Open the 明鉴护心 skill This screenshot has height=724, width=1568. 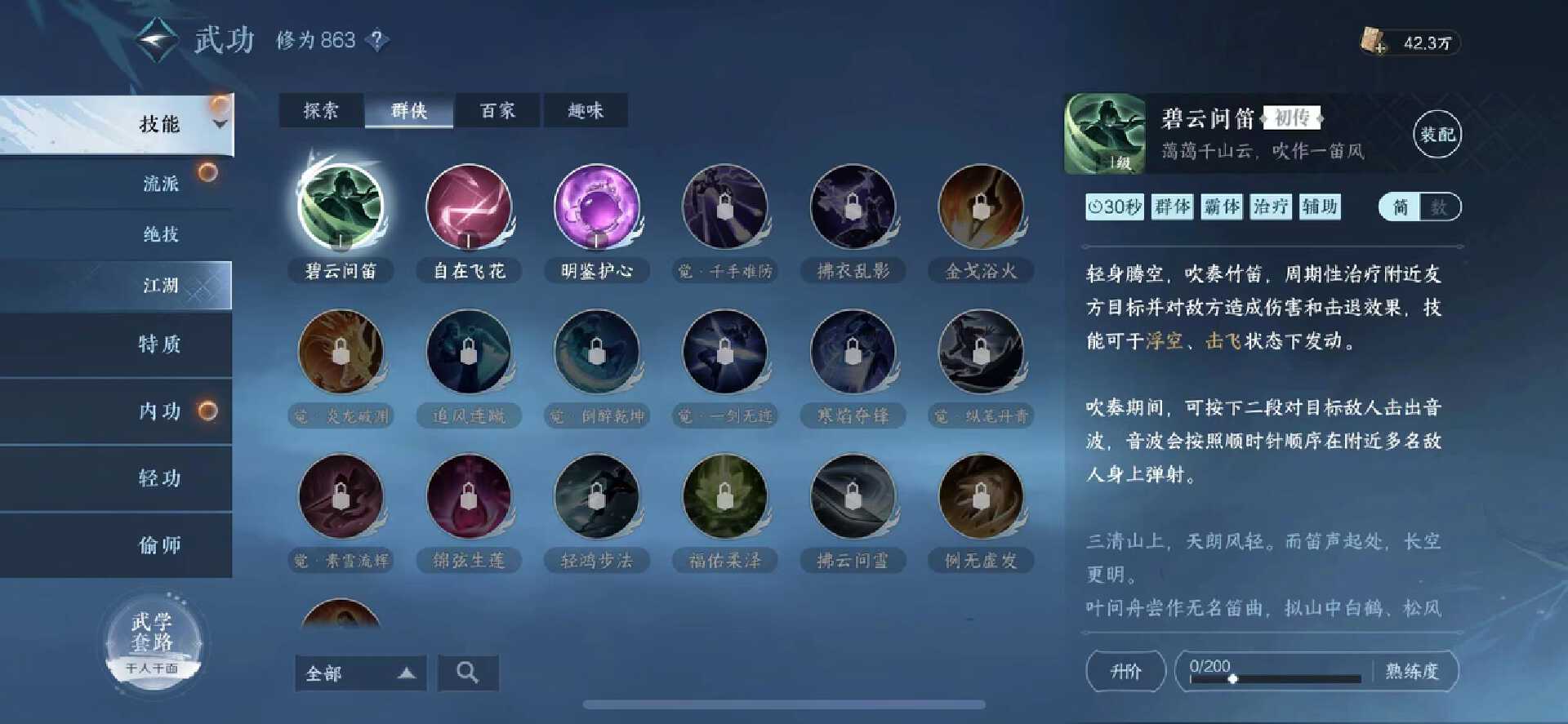(x=597, y=208)
